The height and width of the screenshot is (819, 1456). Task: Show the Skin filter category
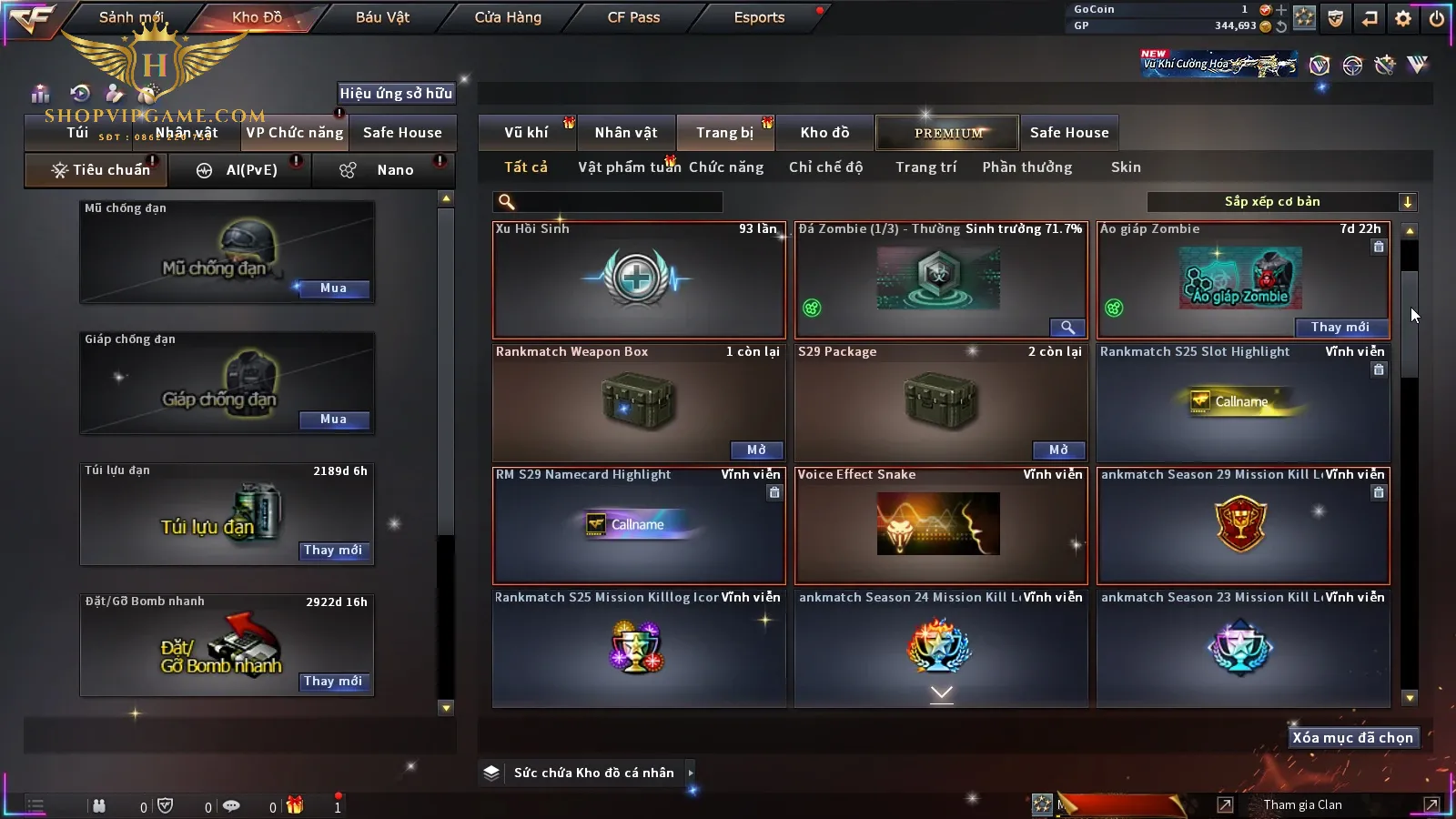(x=1126, y=167)
